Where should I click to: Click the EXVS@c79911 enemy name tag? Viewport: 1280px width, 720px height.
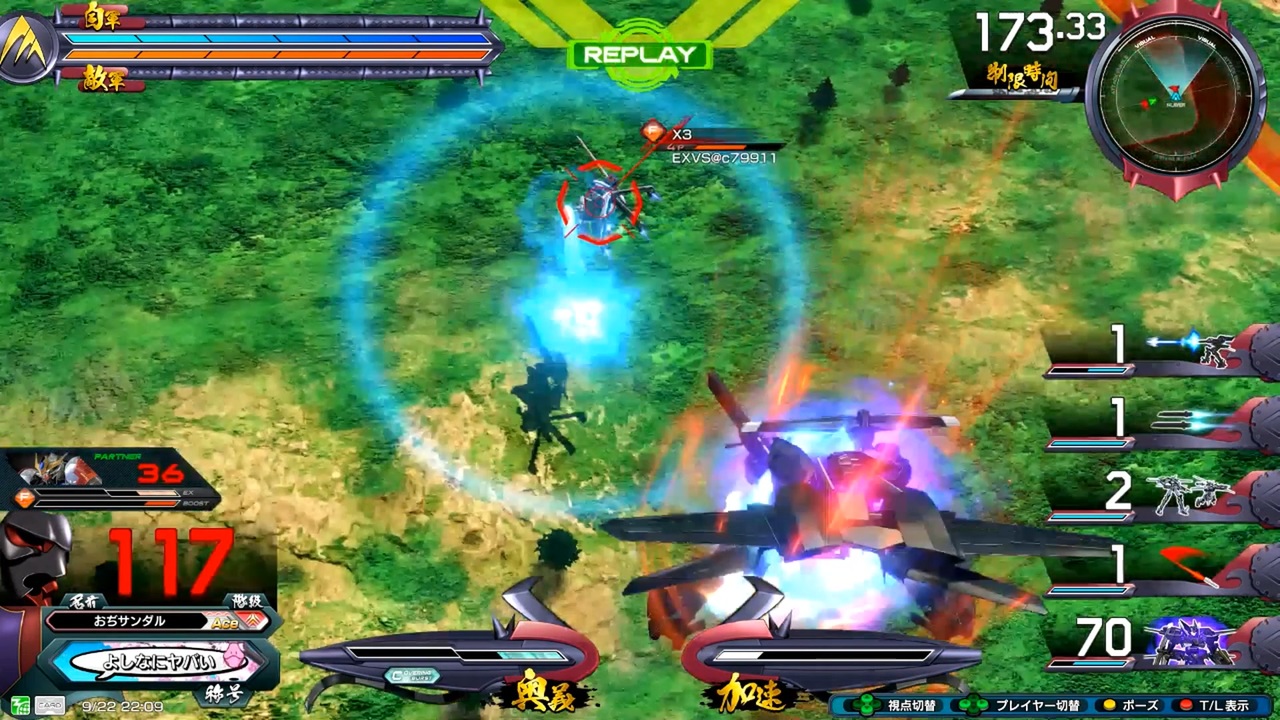point(724,157)
